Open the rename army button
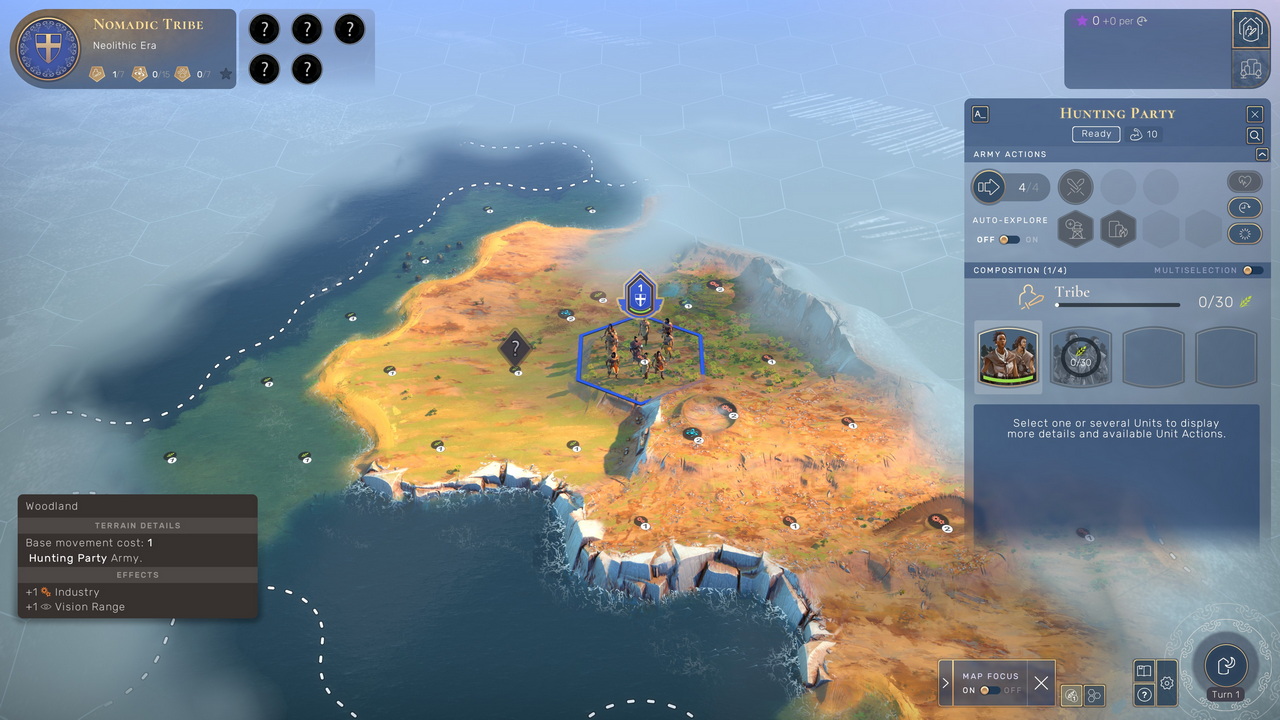This screenshot has width=1280, height=720. [980, 114]
